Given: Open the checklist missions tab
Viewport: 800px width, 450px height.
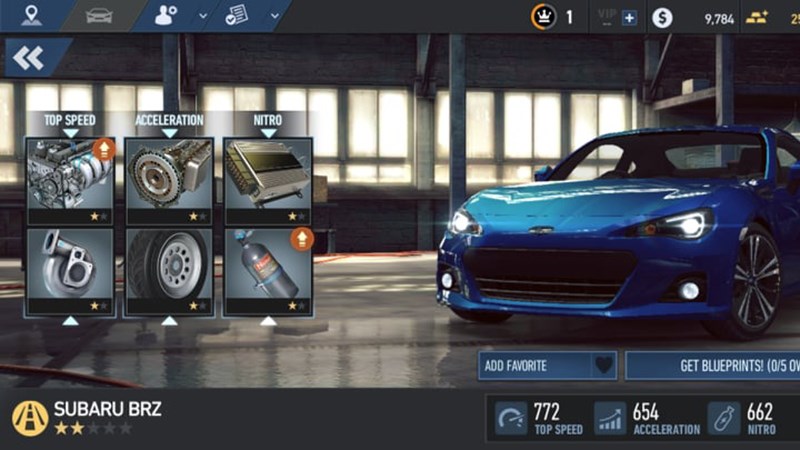Looking at the screenshot, I should (238, 16).
